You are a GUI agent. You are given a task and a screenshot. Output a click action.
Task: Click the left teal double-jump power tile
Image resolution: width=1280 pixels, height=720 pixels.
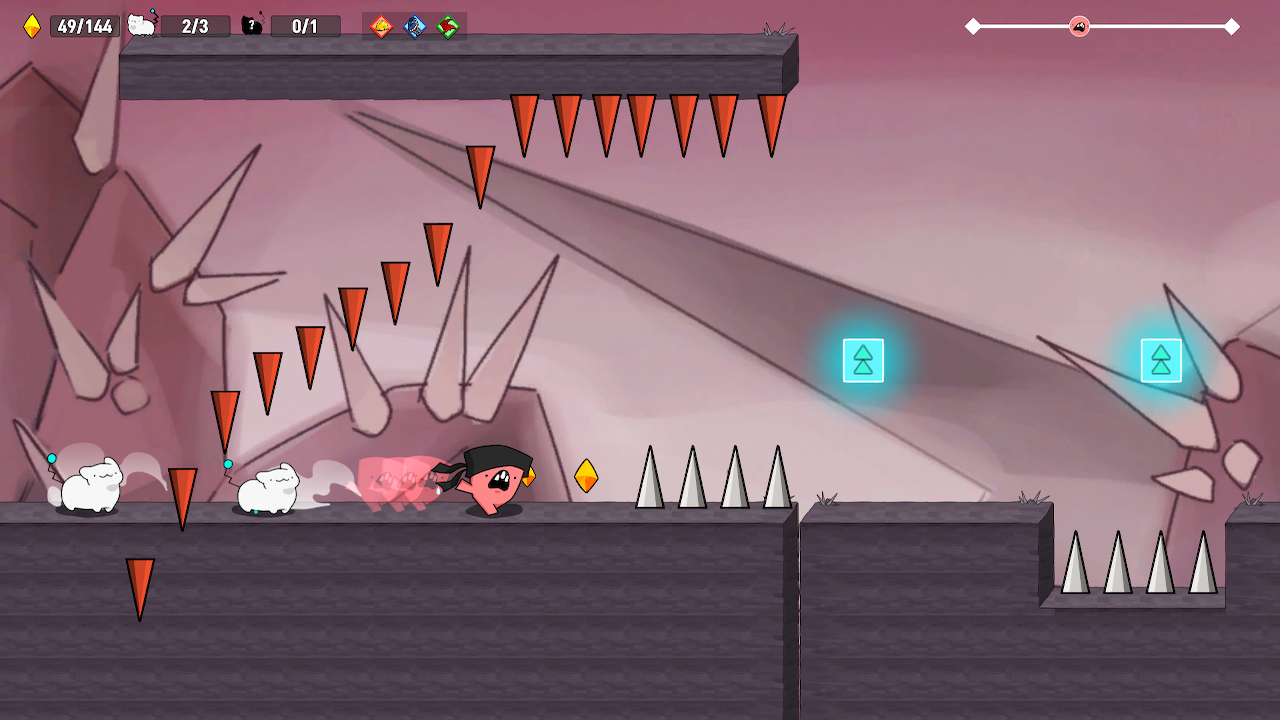point(862,360)
